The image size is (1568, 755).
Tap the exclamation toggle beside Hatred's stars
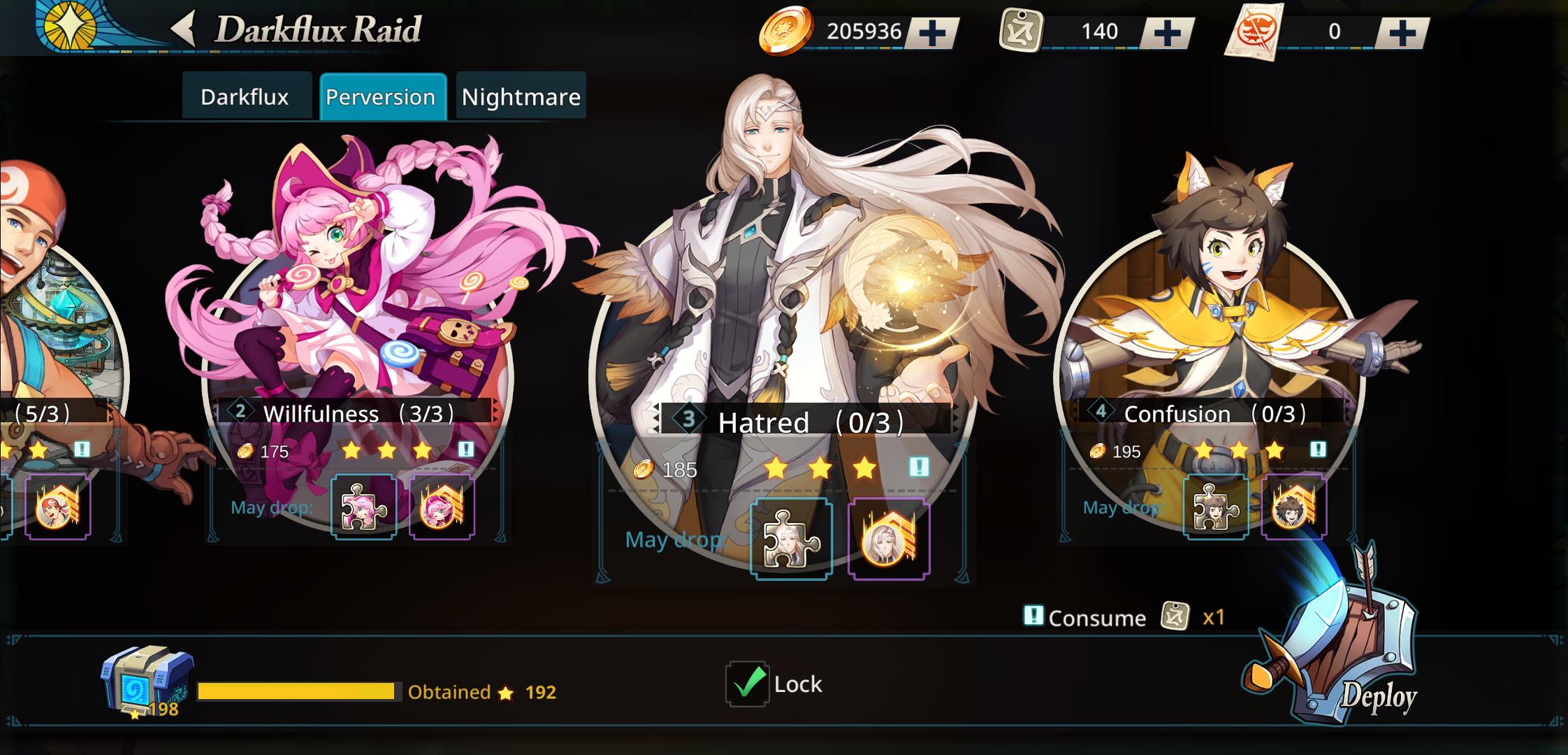click(x=919, y=468)
